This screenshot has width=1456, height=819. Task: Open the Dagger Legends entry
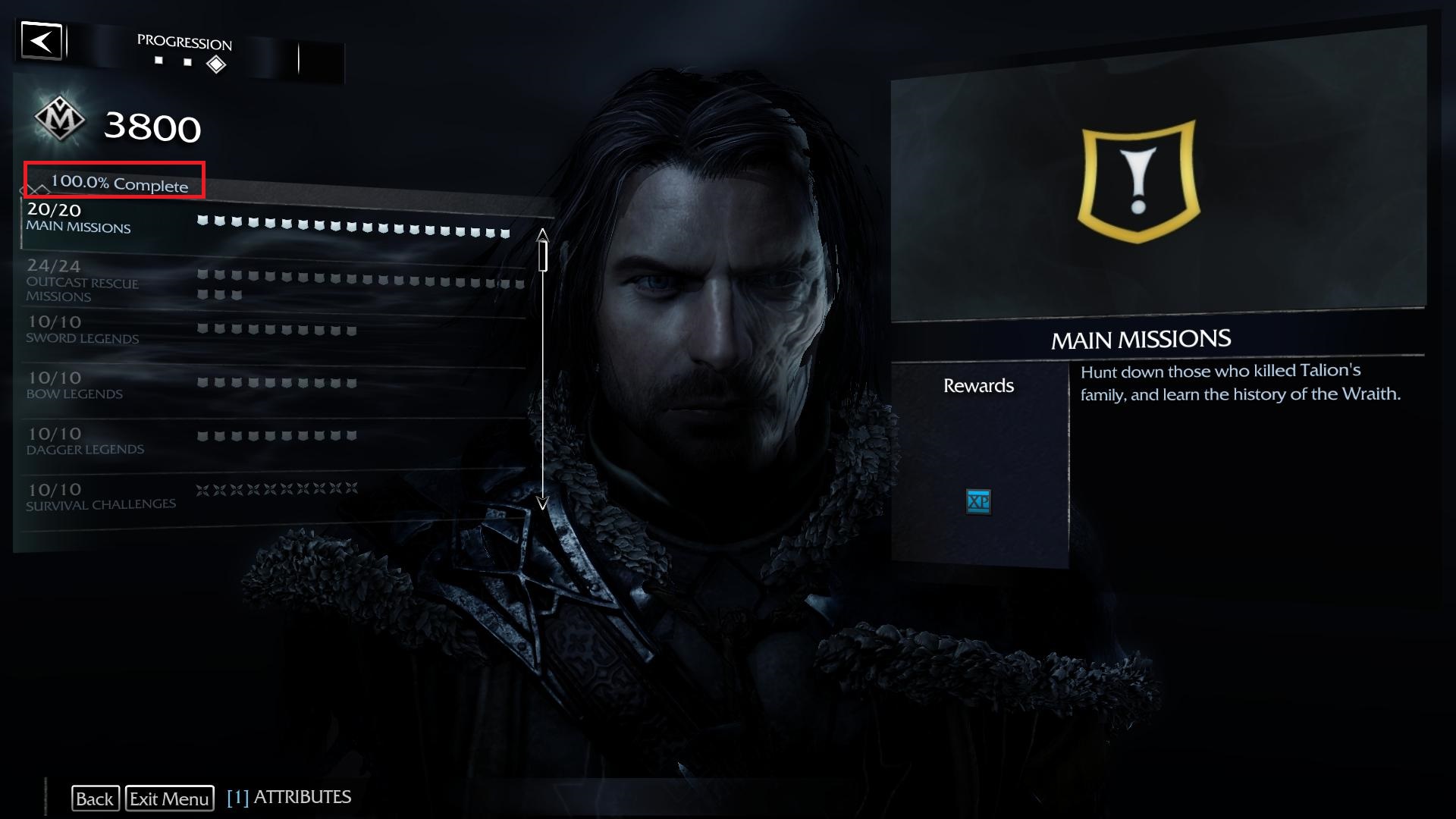coord(85,441)
